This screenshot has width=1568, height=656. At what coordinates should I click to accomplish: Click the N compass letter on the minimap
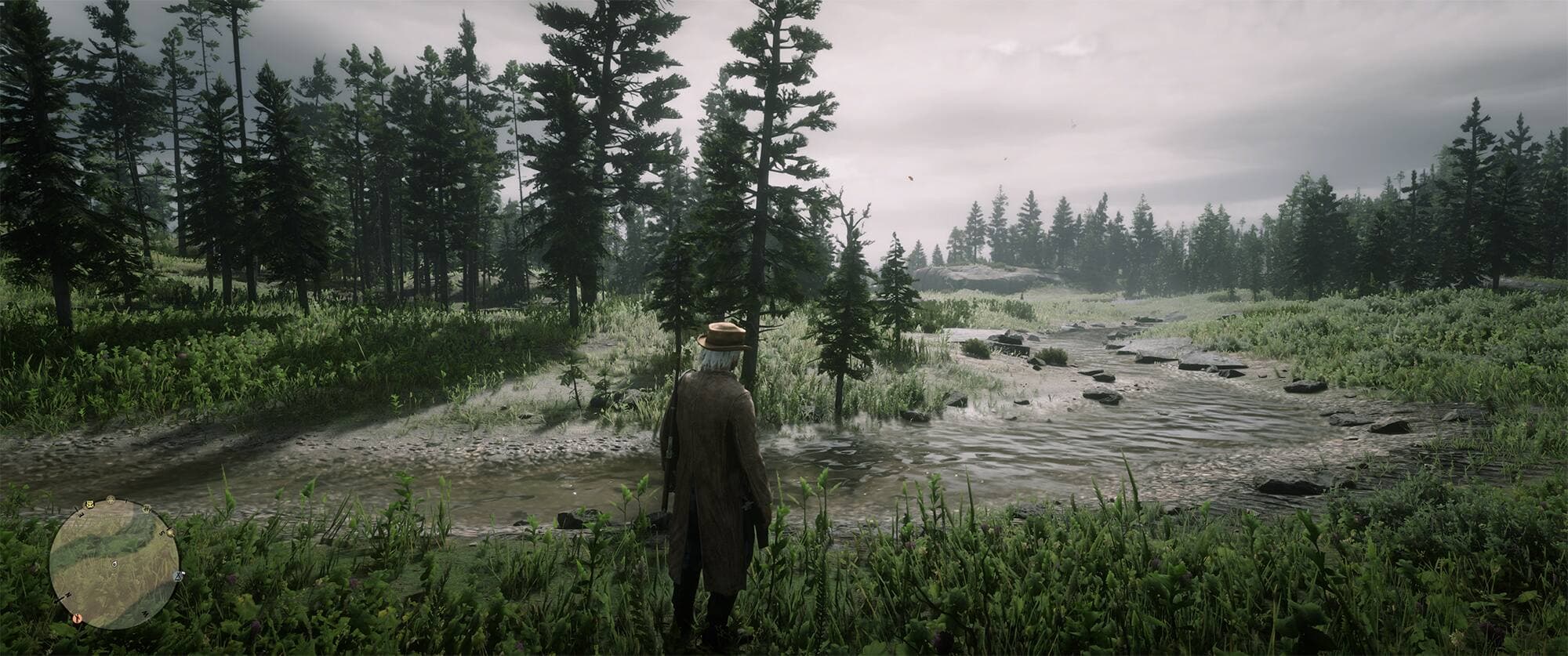[x=67, y=595]
